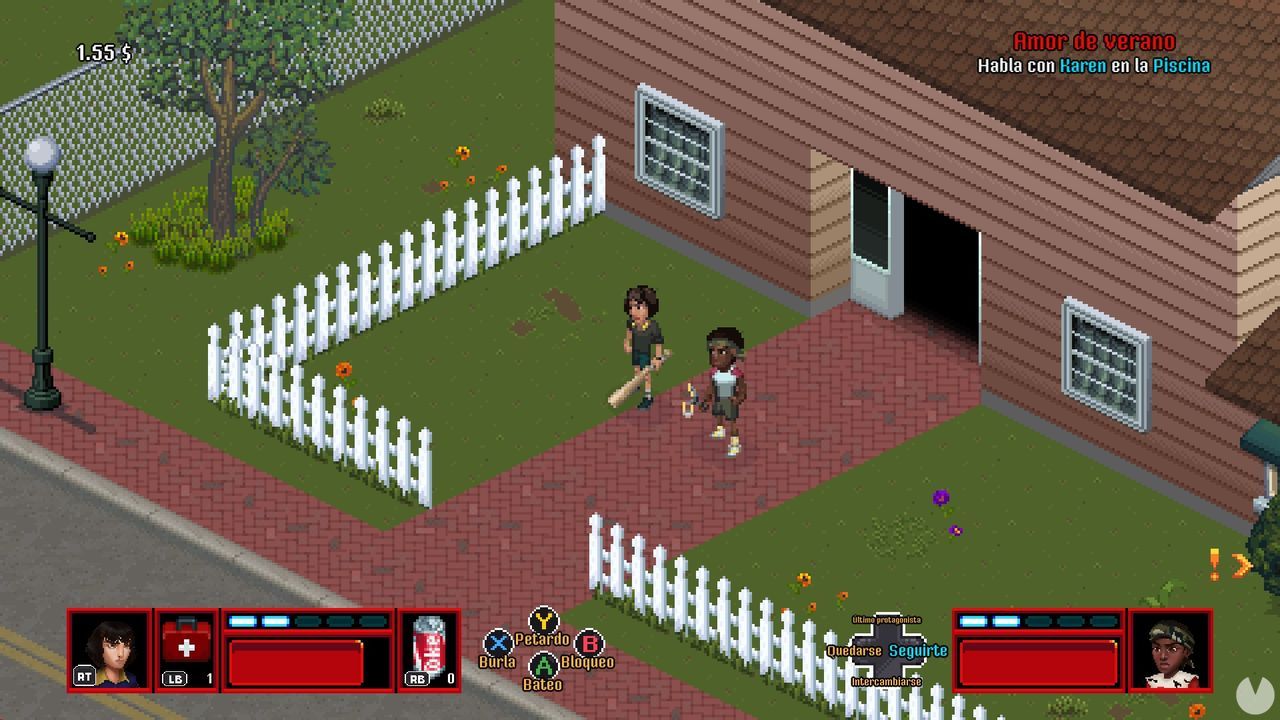Toggle companion to Seguirte mode
This screenshot has height=720, width=1280.
[x=917, y=650]
